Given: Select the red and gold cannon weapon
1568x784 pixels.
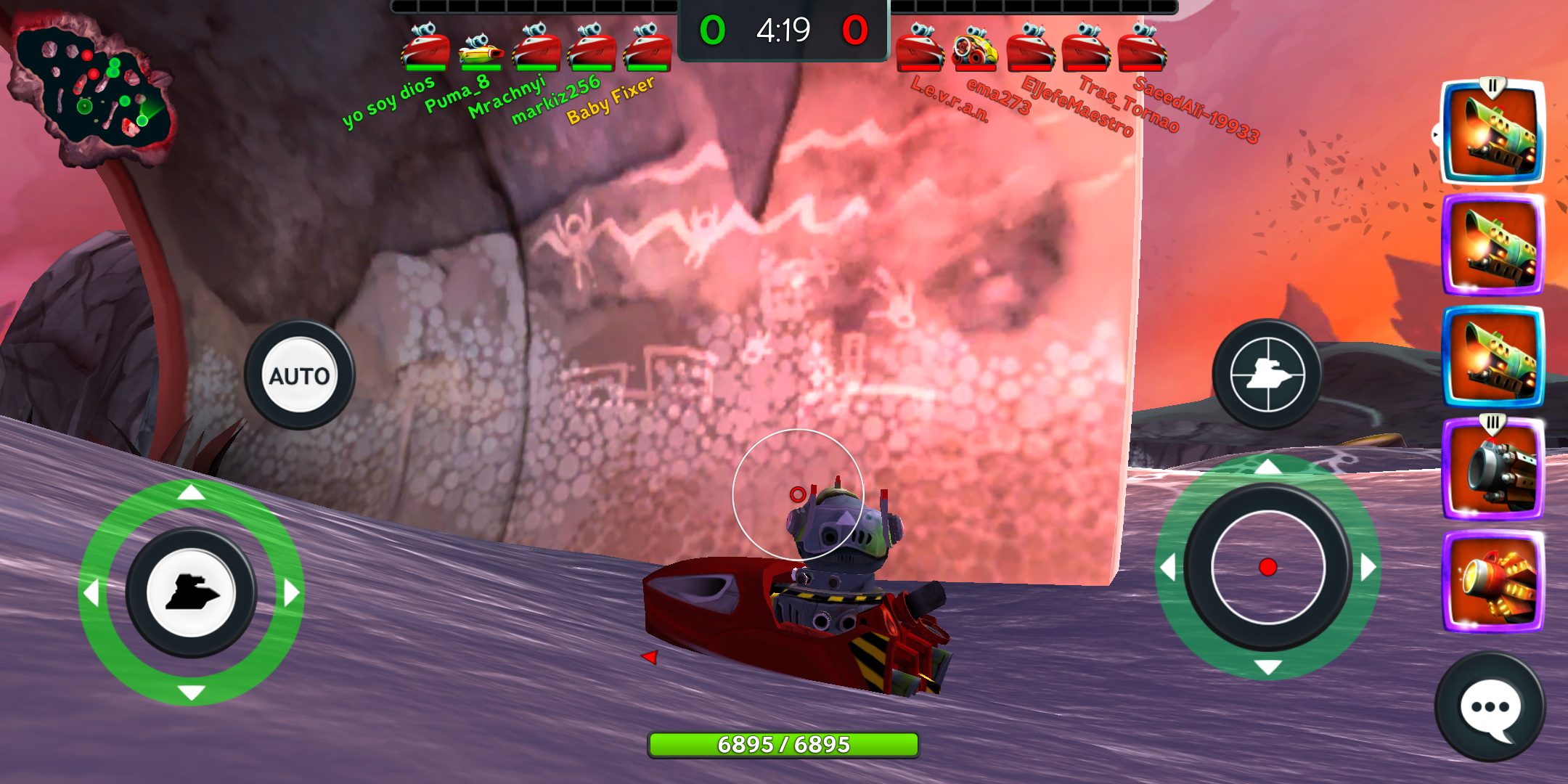Looking at the screenshot, I should pyautogui.click(x=1493, y=582).
